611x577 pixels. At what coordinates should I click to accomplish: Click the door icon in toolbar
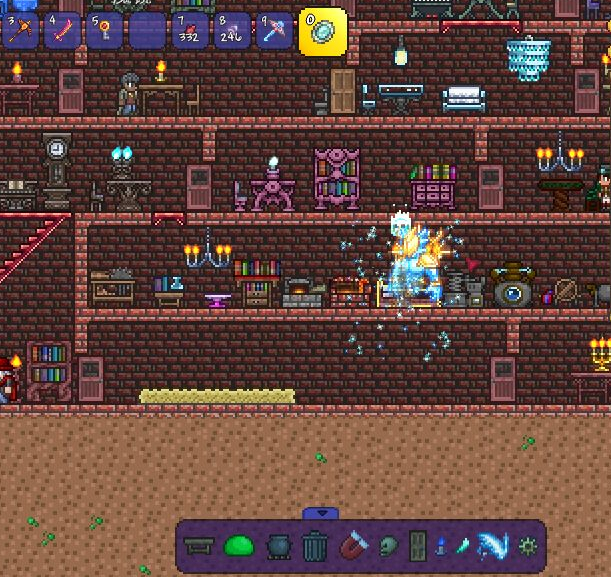(417, 546)
